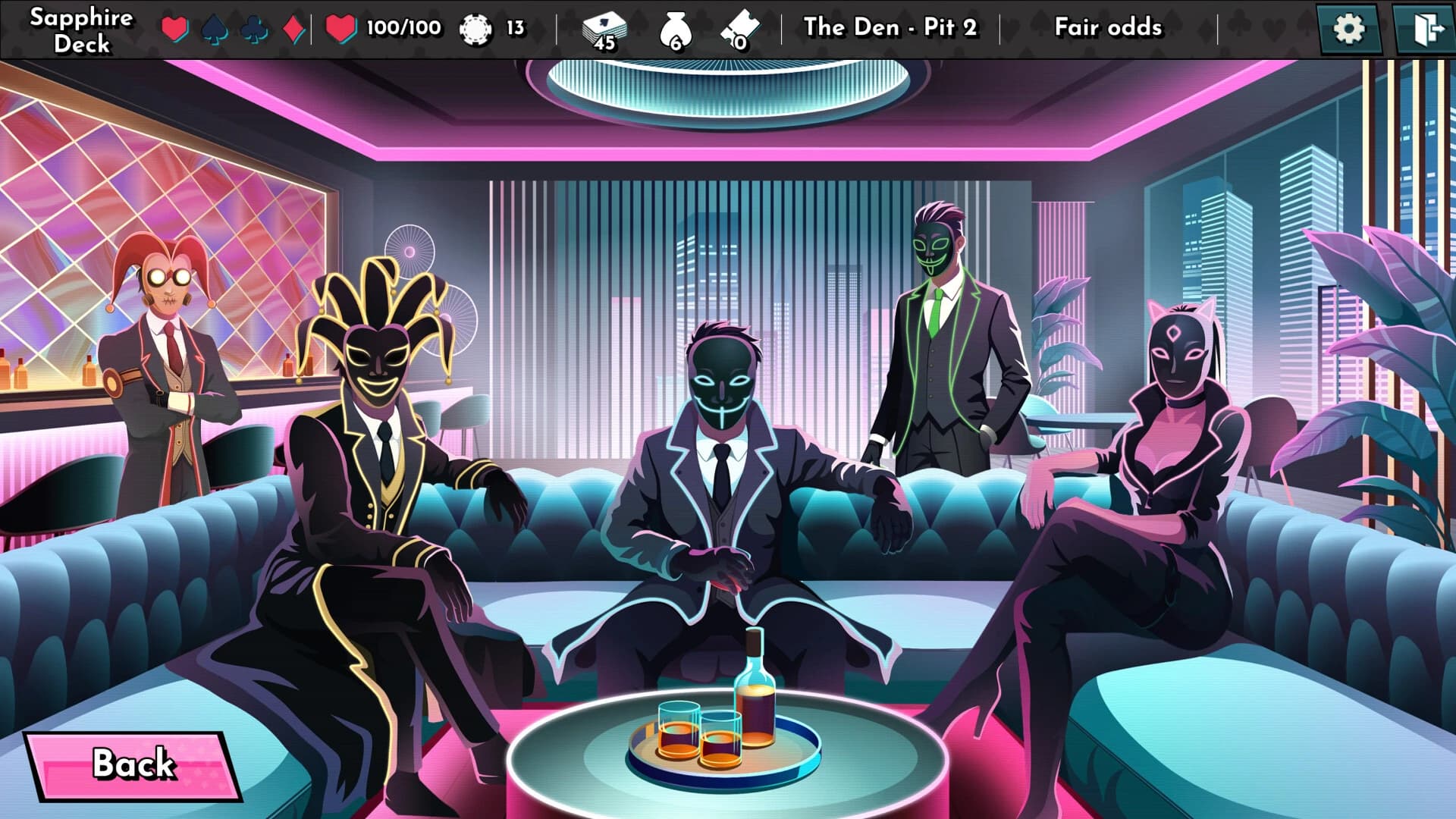Select The Den - Pit 2 title
This screenshot has width=1456, height=819.
click(x=892, y=27)
